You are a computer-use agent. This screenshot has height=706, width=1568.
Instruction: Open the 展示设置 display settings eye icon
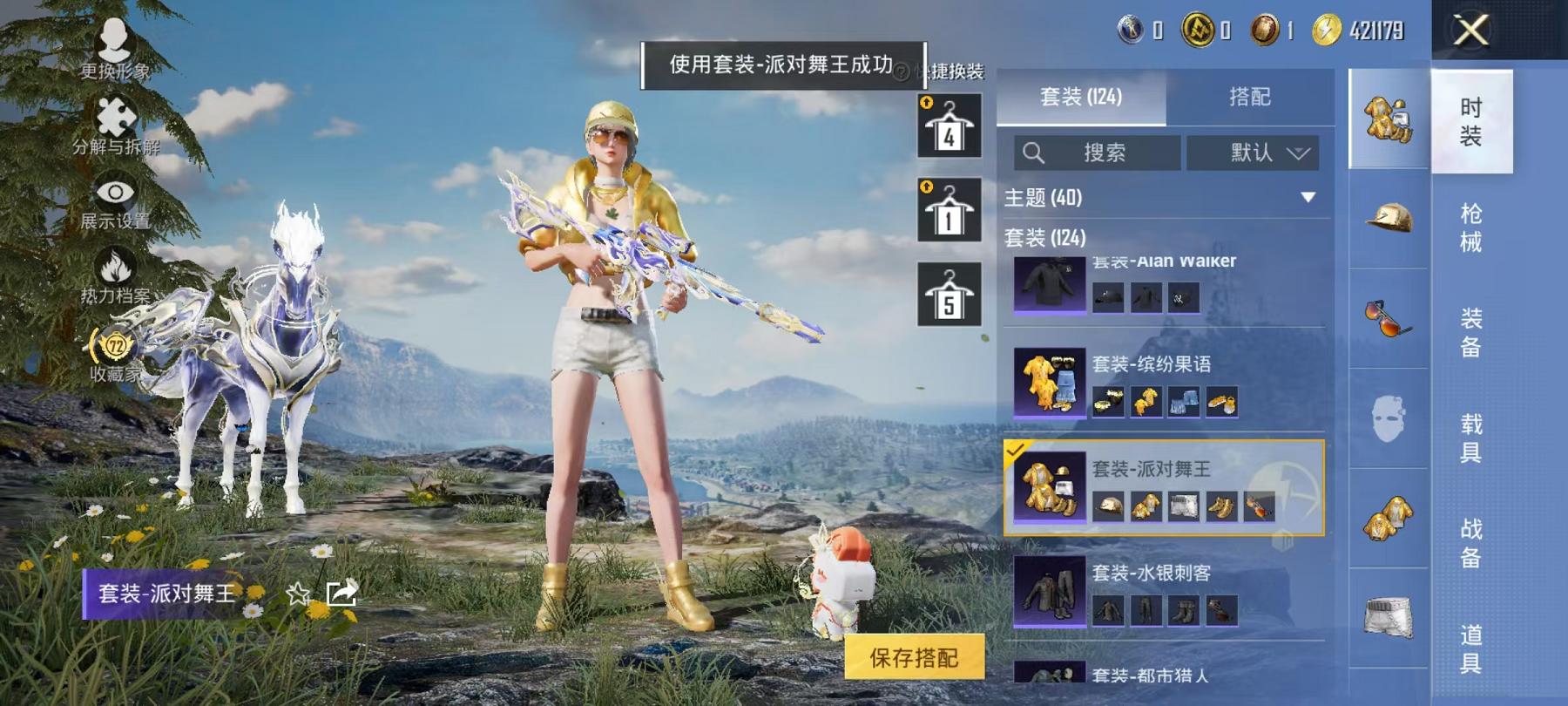(x=114, y=193)
